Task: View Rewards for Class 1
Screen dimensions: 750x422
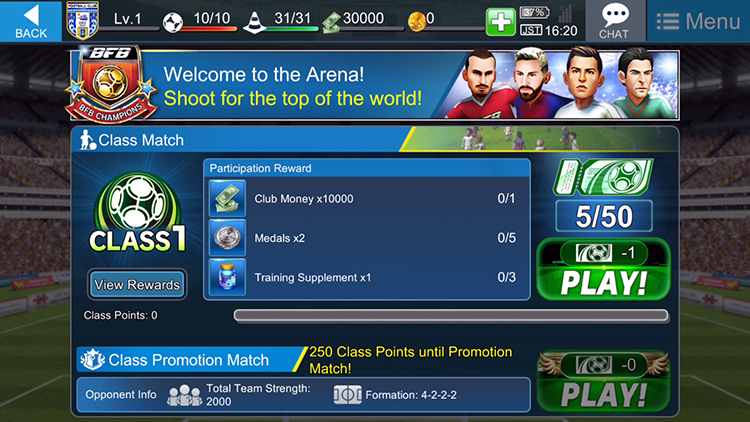Action: click(x=137, y=285)
